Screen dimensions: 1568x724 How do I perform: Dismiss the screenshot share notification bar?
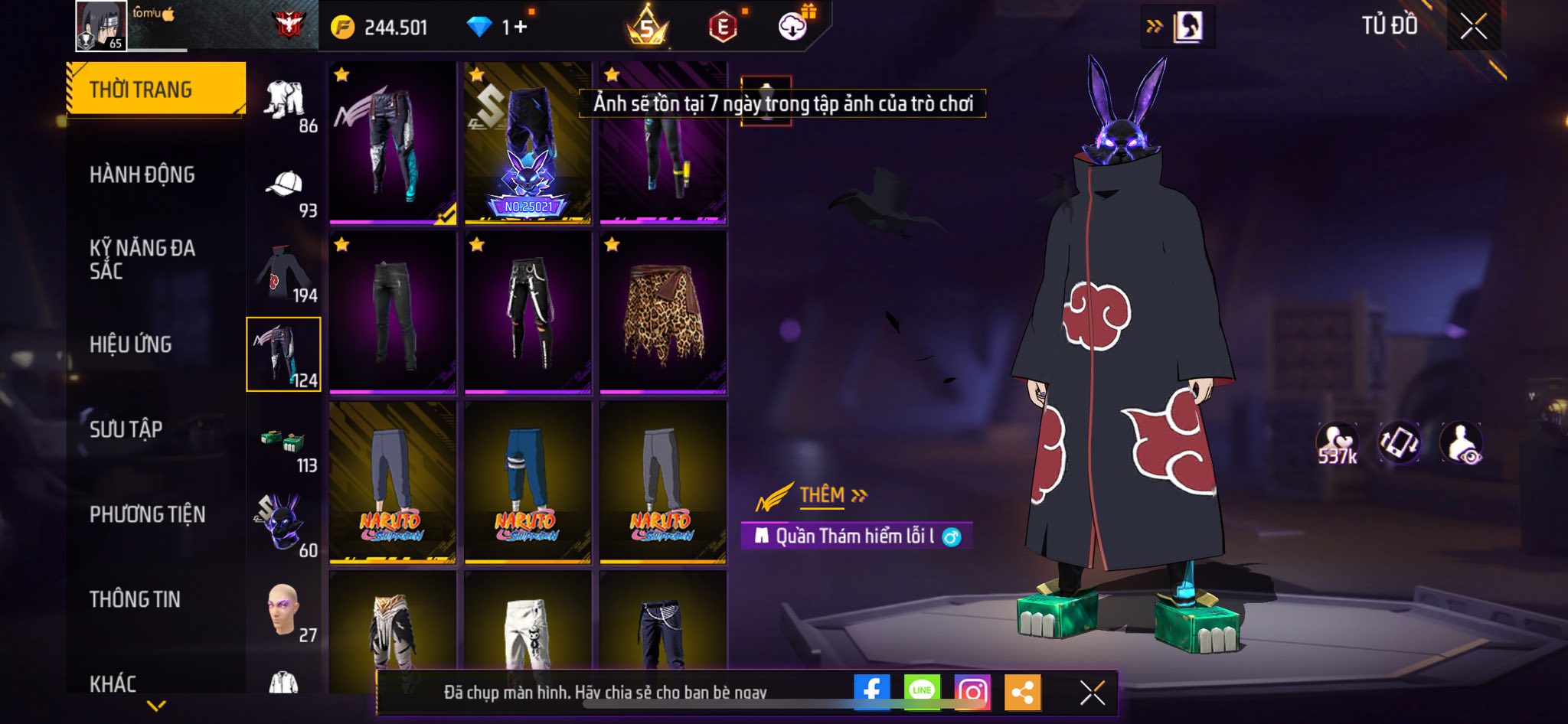click(x=1092, y=693)
